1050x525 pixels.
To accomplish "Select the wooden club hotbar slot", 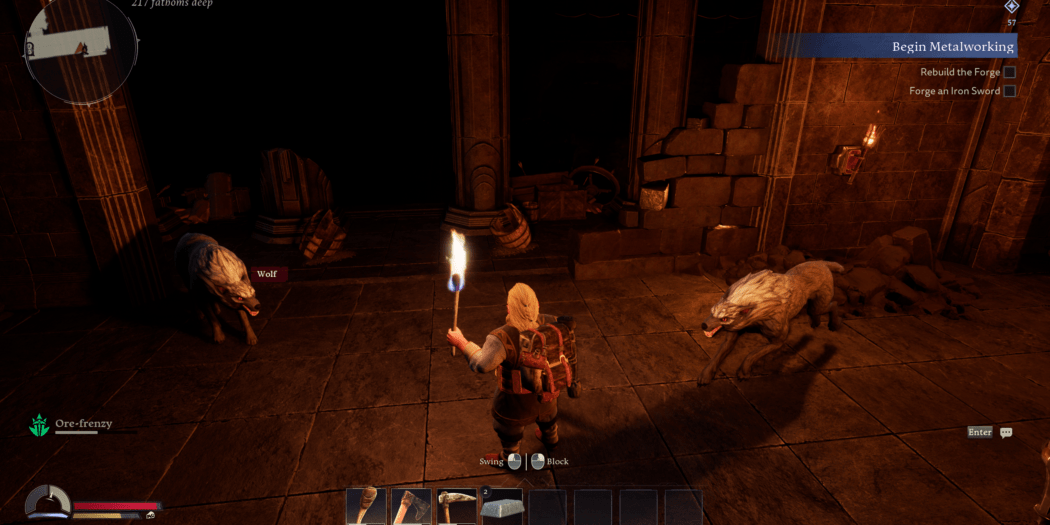I will pyautogui.click(x=366, y=507).
